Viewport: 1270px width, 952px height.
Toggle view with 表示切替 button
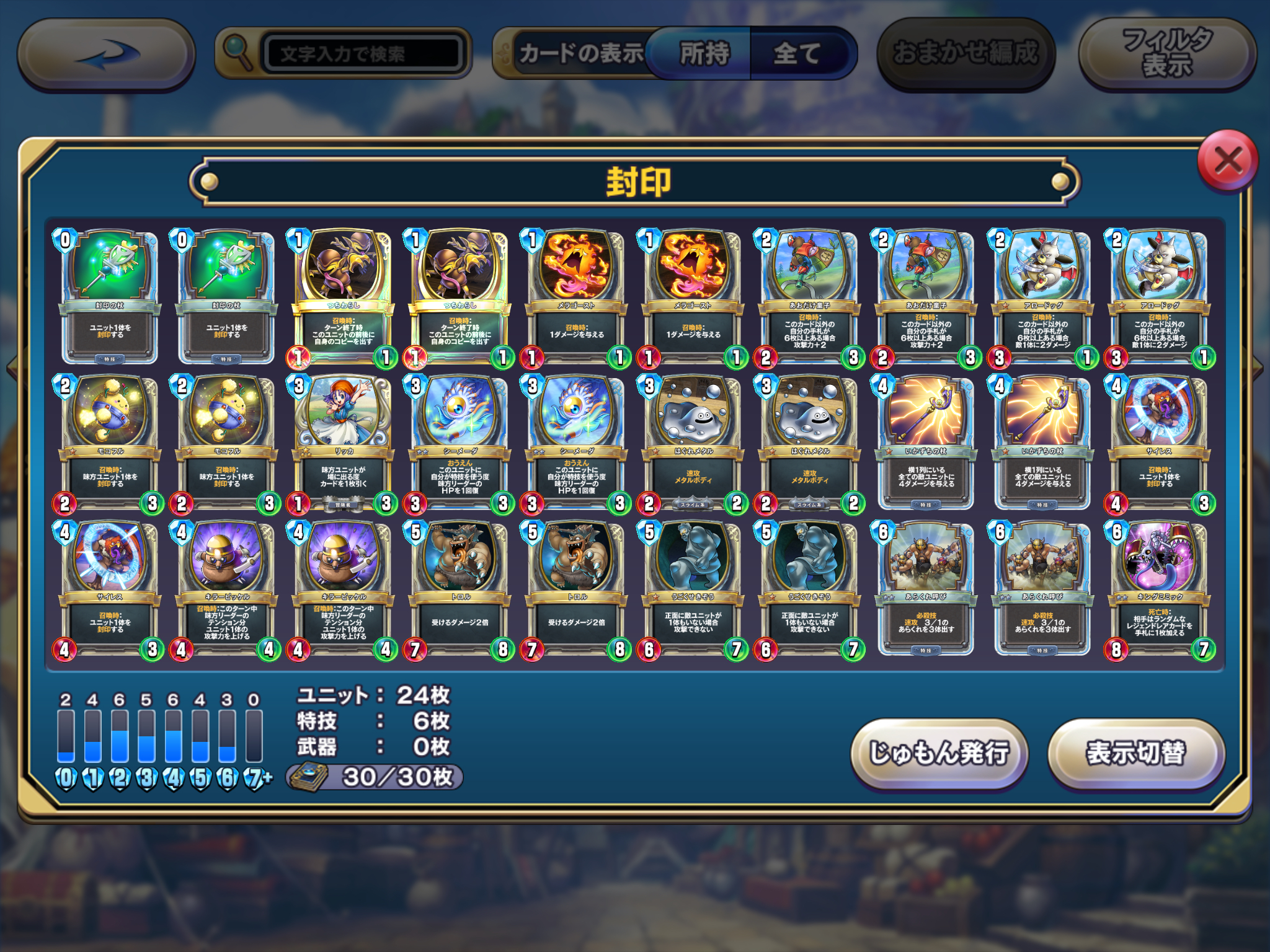coord(1135,754)
